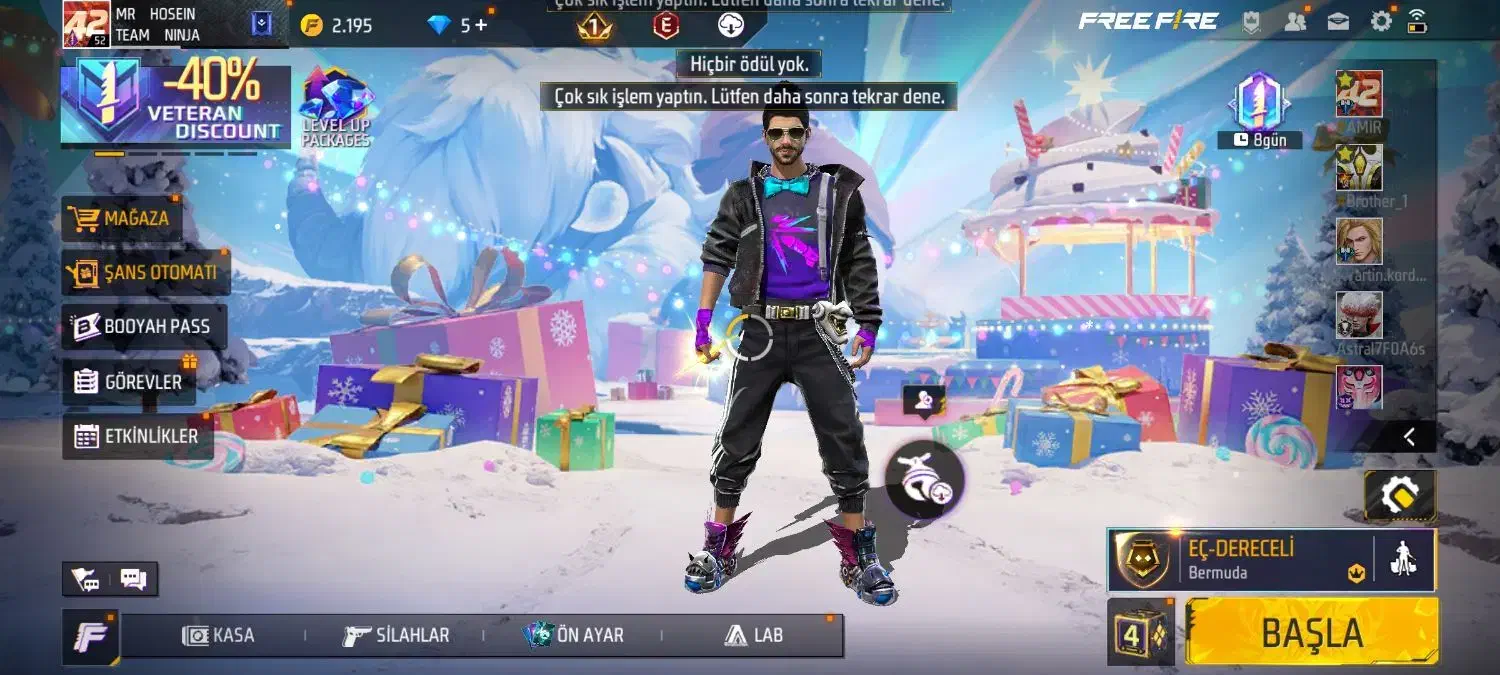Viewport: 1500px width, 675px height.
Task: Change the Bermuda ranked game mode
Action: (x=1240, y=560)
